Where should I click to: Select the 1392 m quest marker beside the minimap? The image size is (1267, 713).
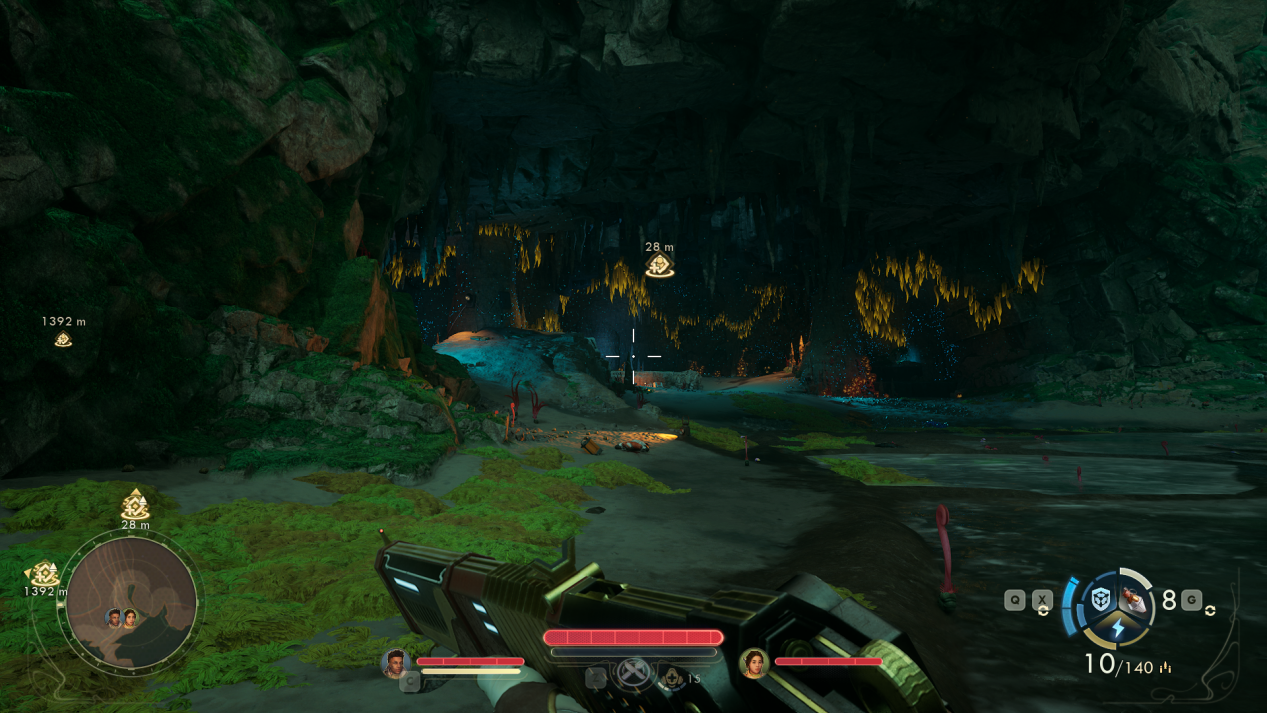pyautogui.click(x=43, y=574)
